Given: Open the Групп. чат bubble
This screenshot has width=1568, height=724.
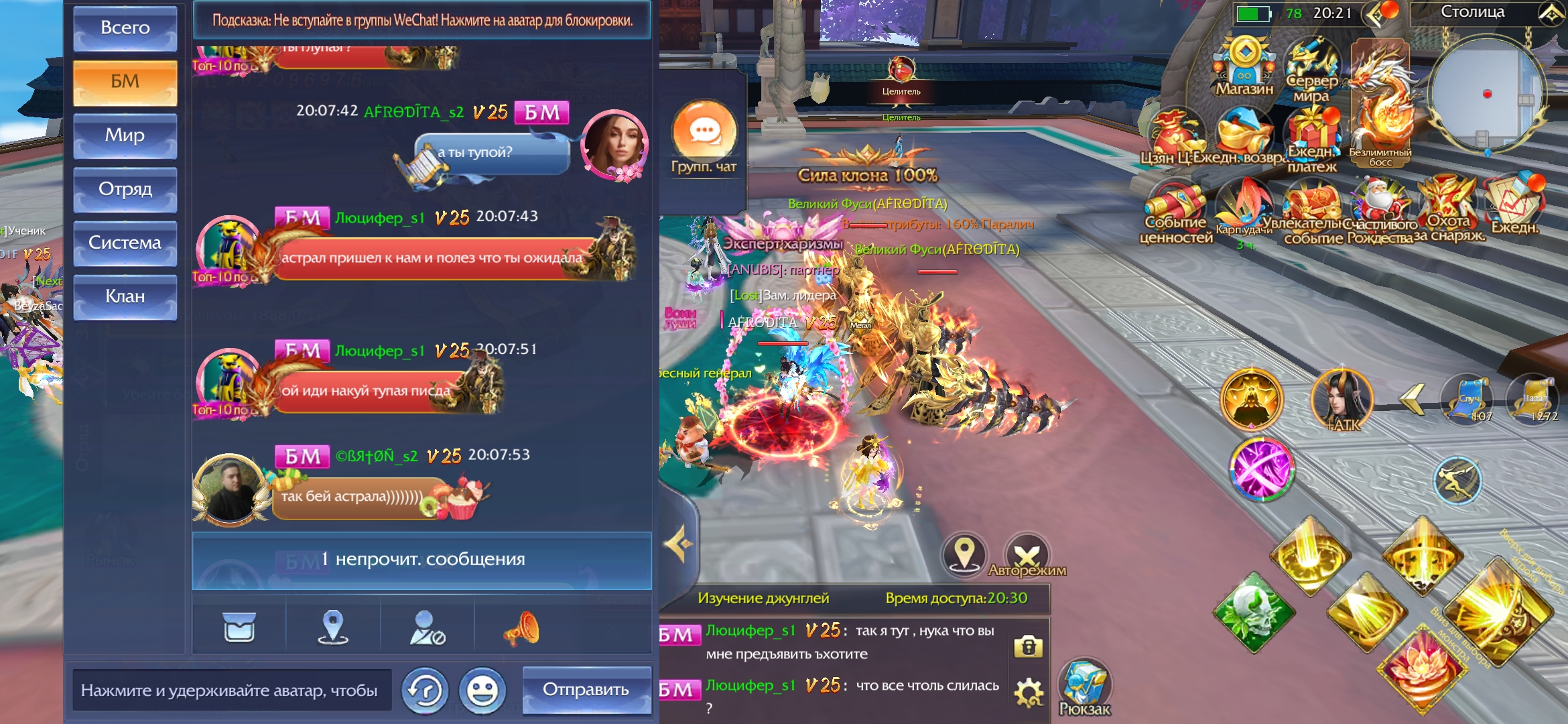Looking at the screenshot, I should pyautogui.click(x=704, y=134).
